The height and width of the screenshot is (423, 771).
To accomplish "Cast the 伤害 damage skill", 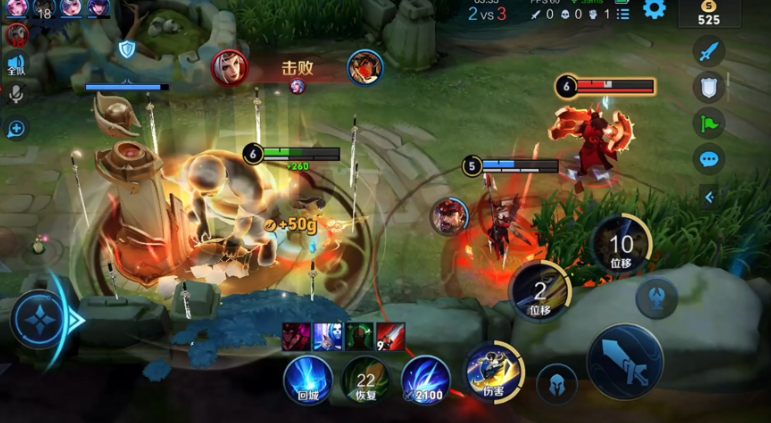I will tap(494, 372).
